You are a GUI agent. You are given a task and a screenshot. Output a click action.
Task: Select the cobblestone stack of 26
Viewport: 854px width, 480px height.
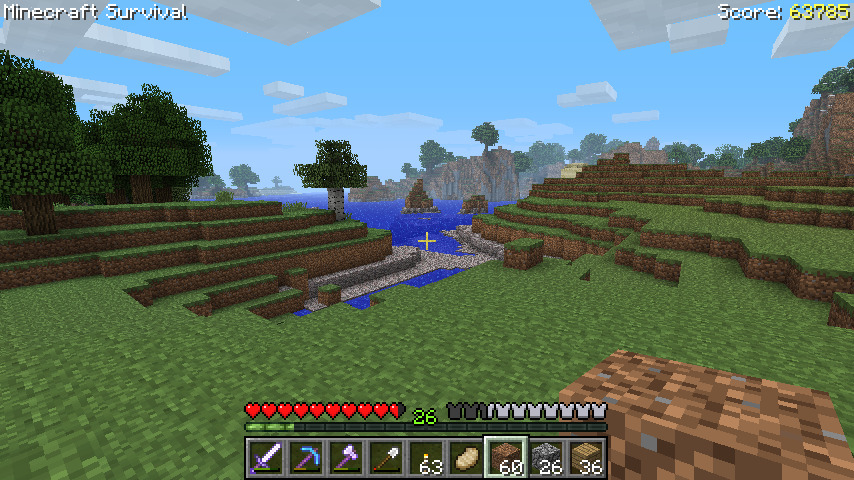[x=546, y=457]
